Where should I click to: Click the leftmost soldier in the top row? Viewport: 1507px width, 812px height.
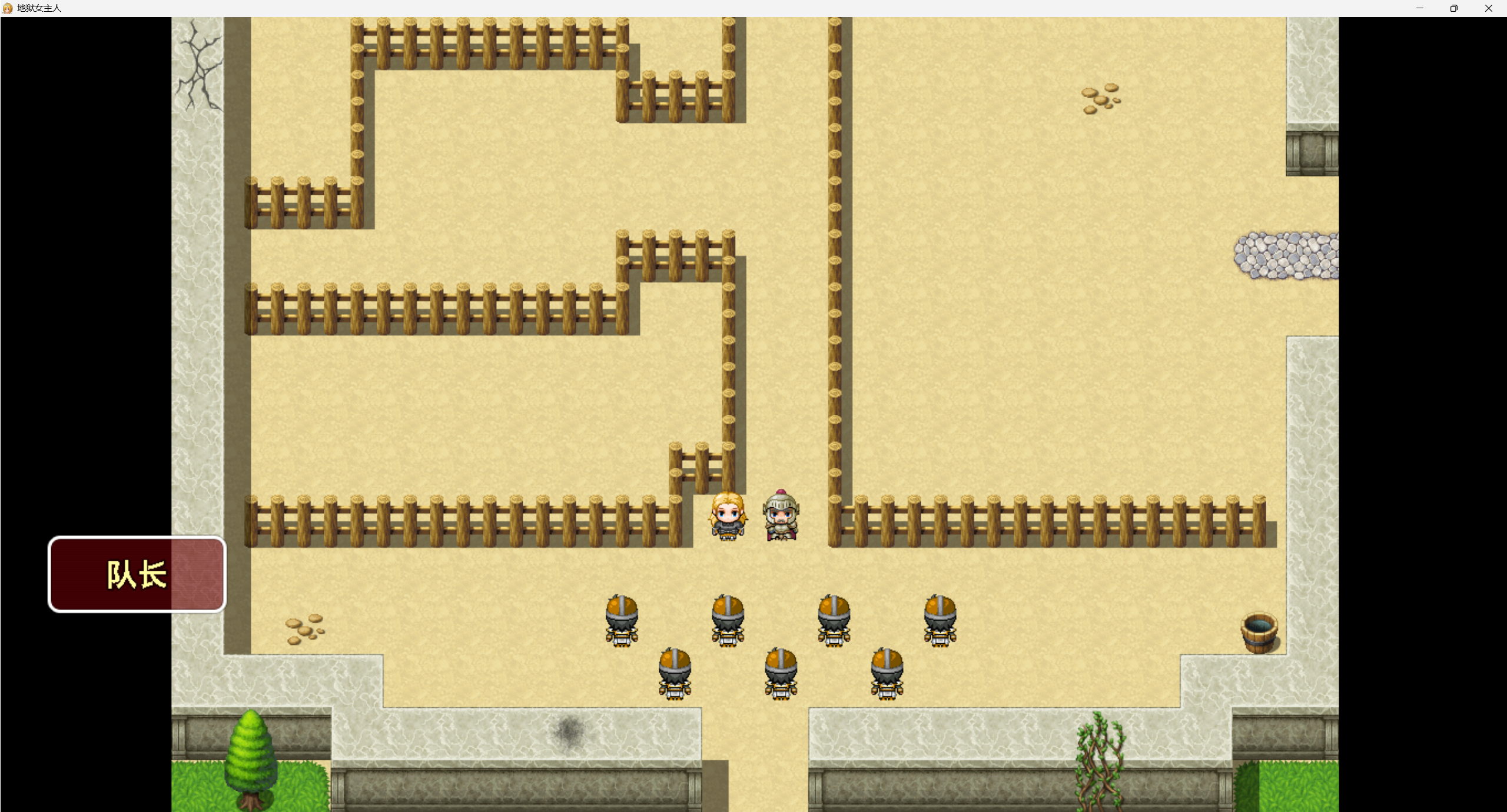[x=623, y=621]
